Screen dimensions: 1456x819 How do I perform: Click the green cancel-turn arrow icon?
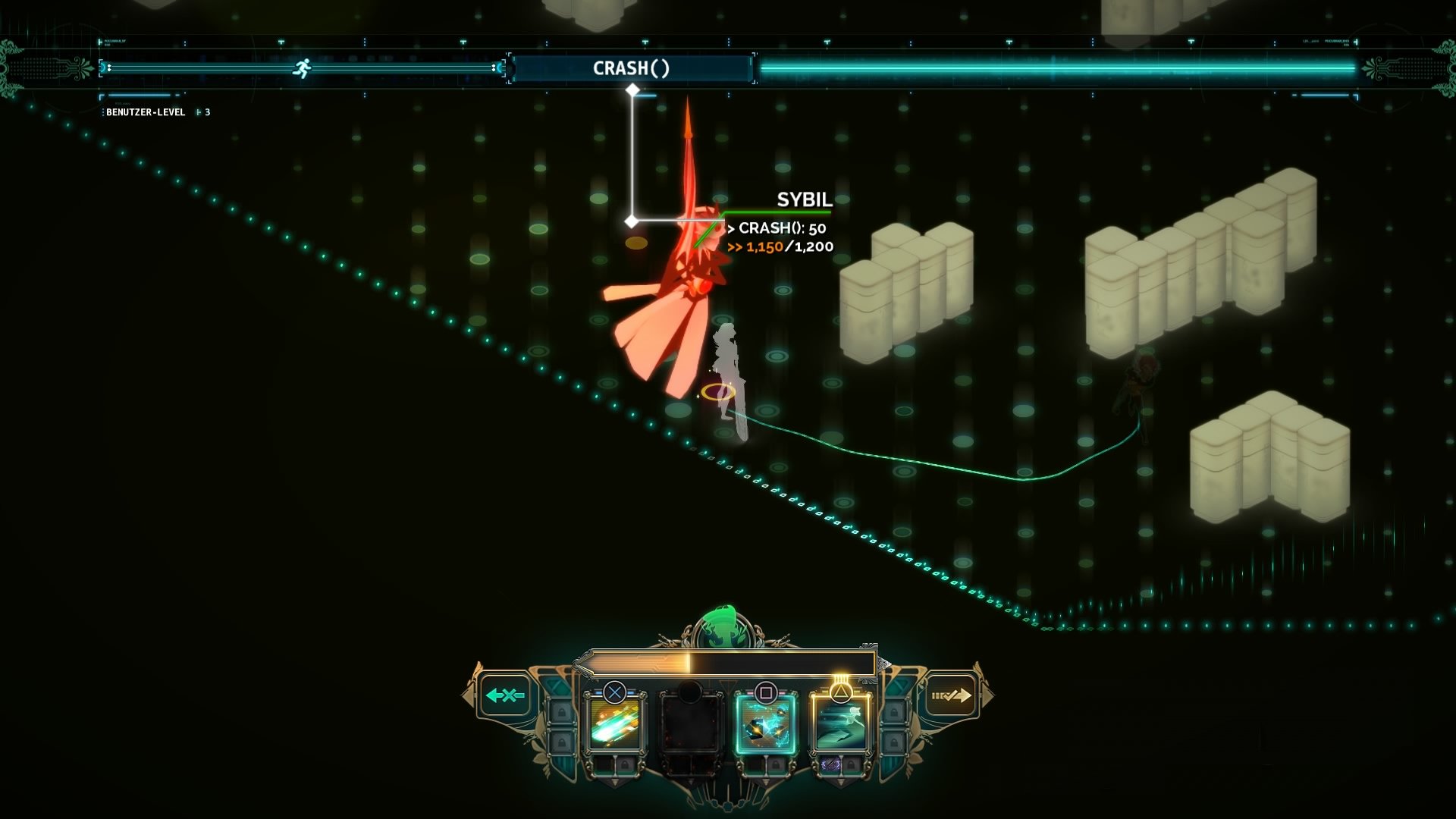coord(505,695)
